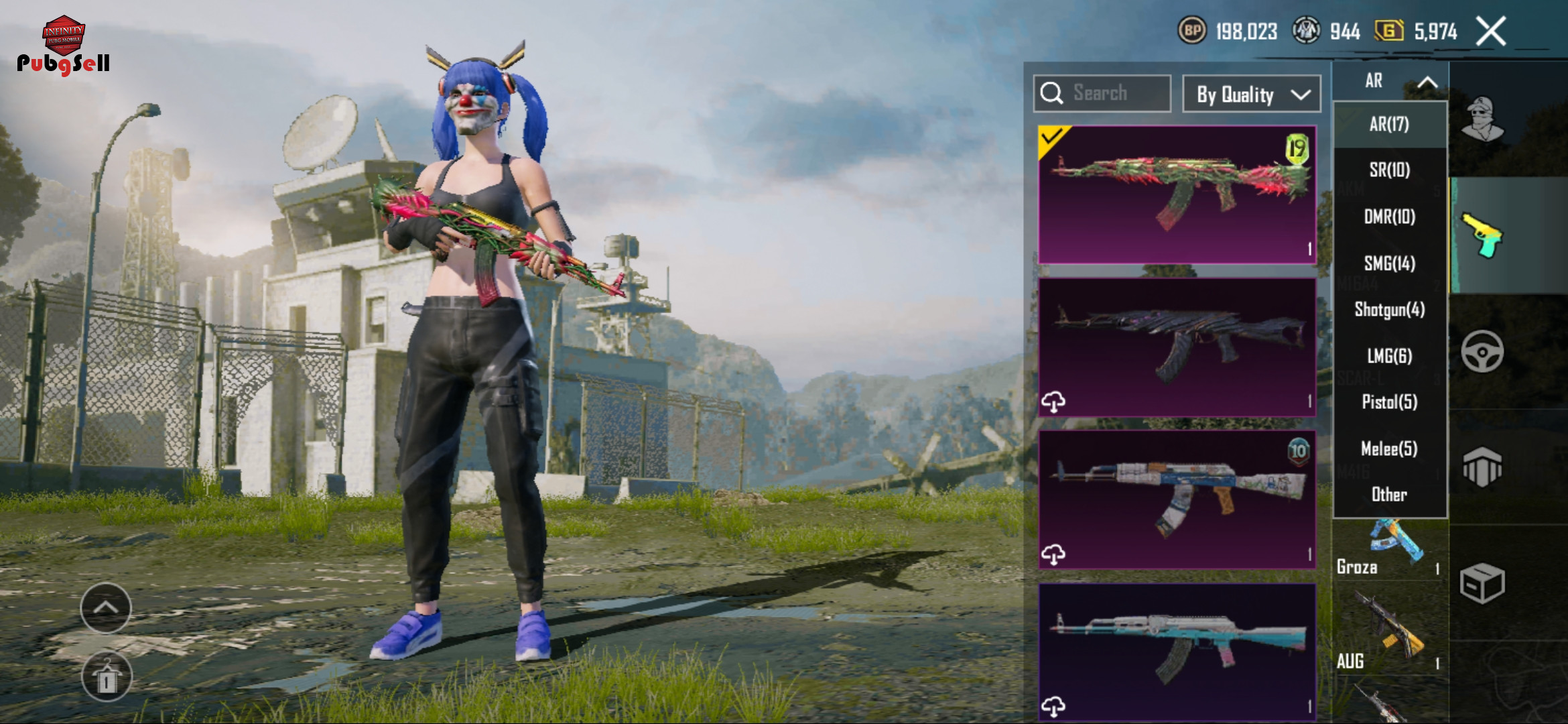
Task: Choose the Pistol(5) category
Action: point(1389,402)
